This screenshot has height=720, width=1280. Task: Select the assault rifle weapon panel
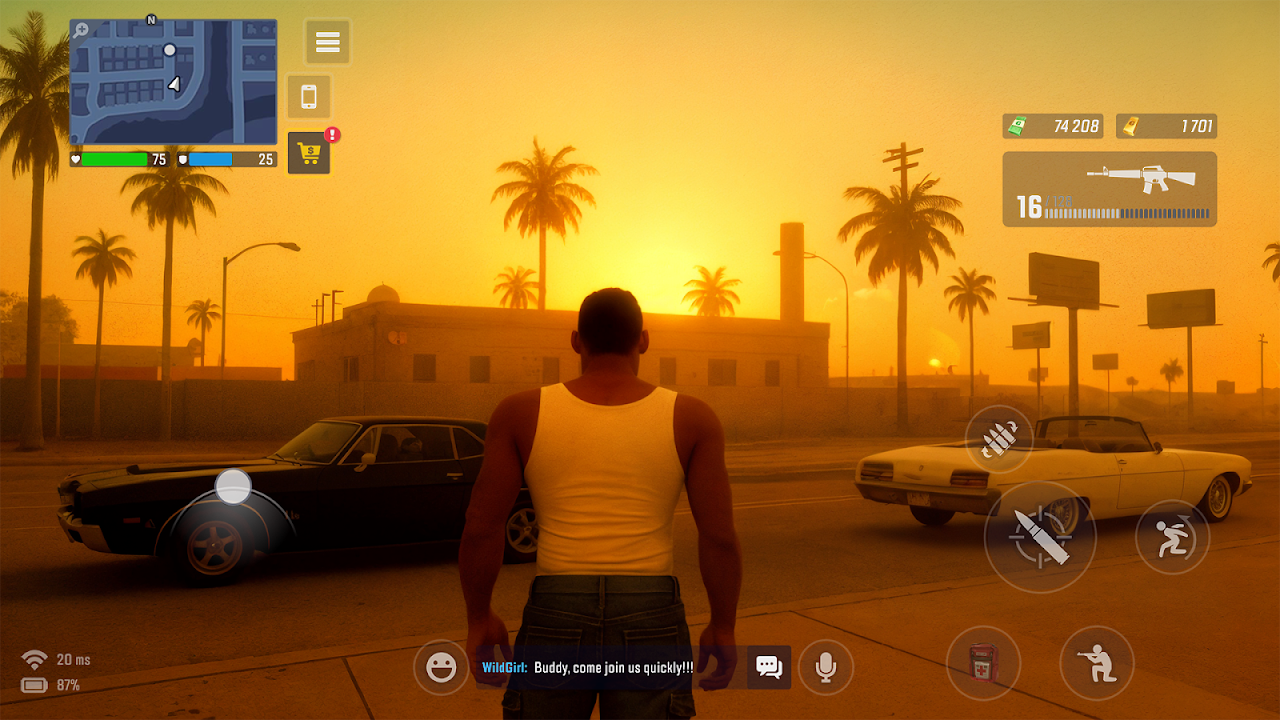point(1109,189)
